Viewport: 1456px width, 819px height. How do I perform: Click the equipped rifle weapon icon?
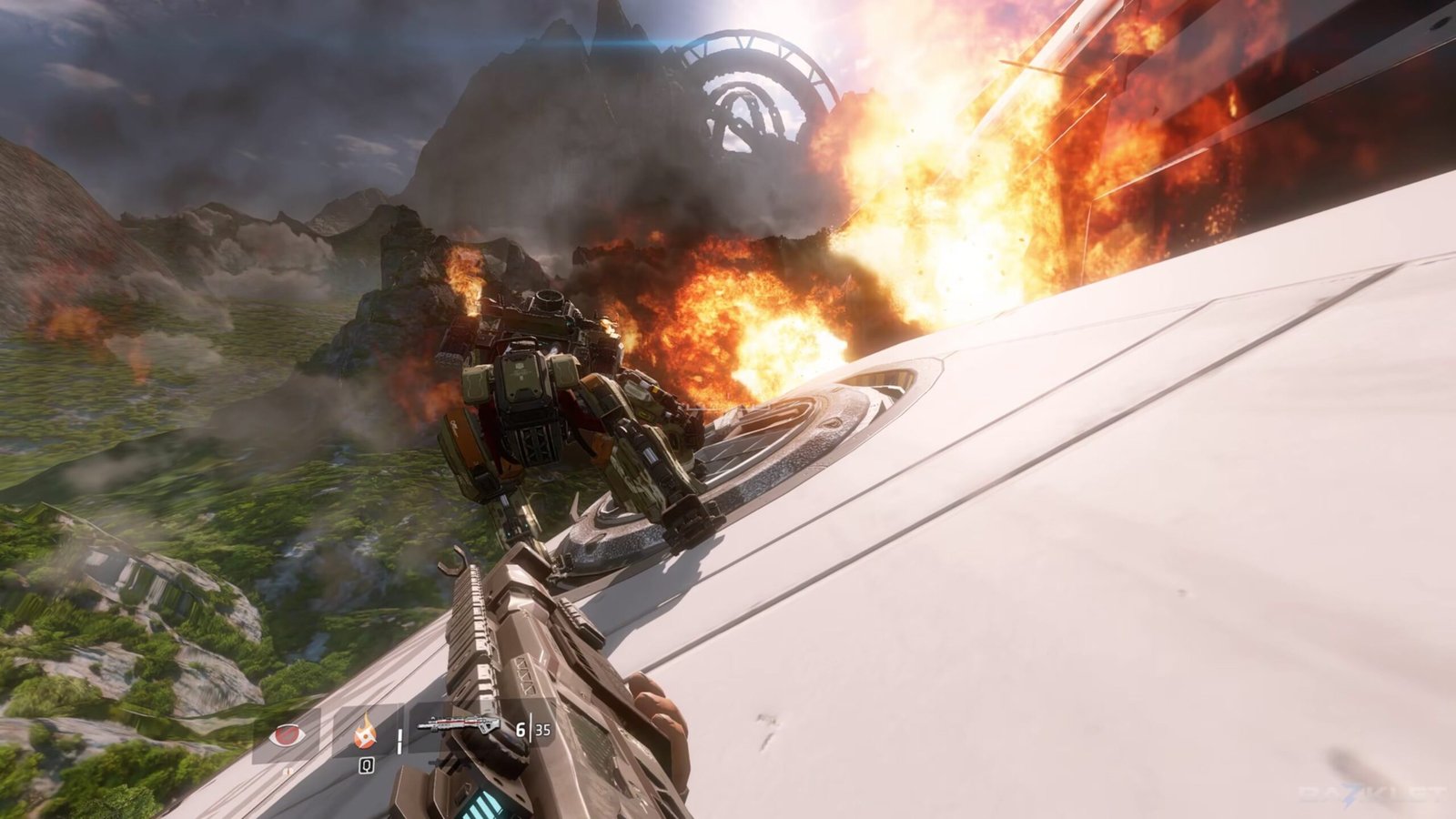click(458, 726)
